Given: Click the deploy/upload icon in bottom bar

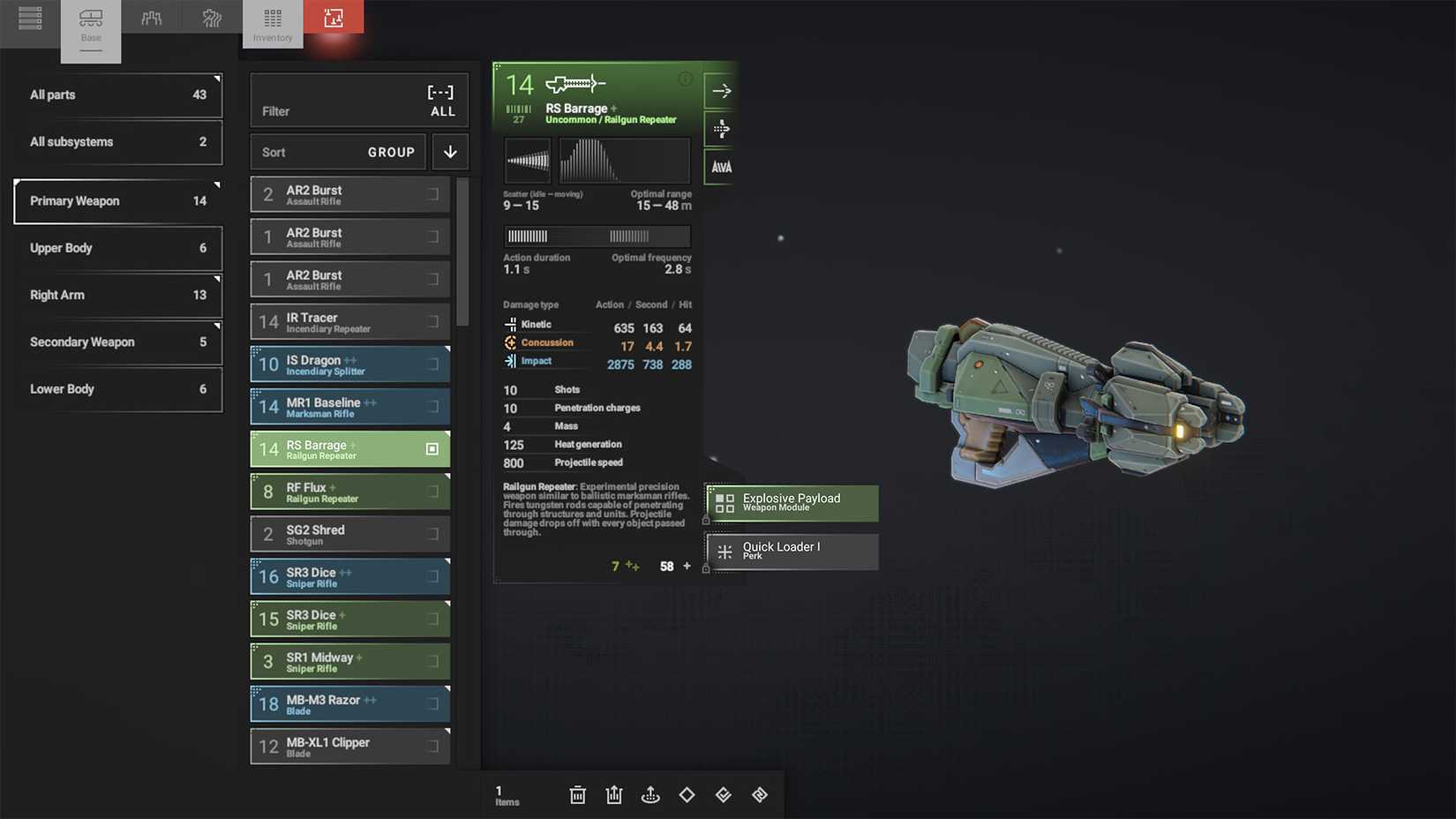Looking at the screenshot, I should [650, 794].
